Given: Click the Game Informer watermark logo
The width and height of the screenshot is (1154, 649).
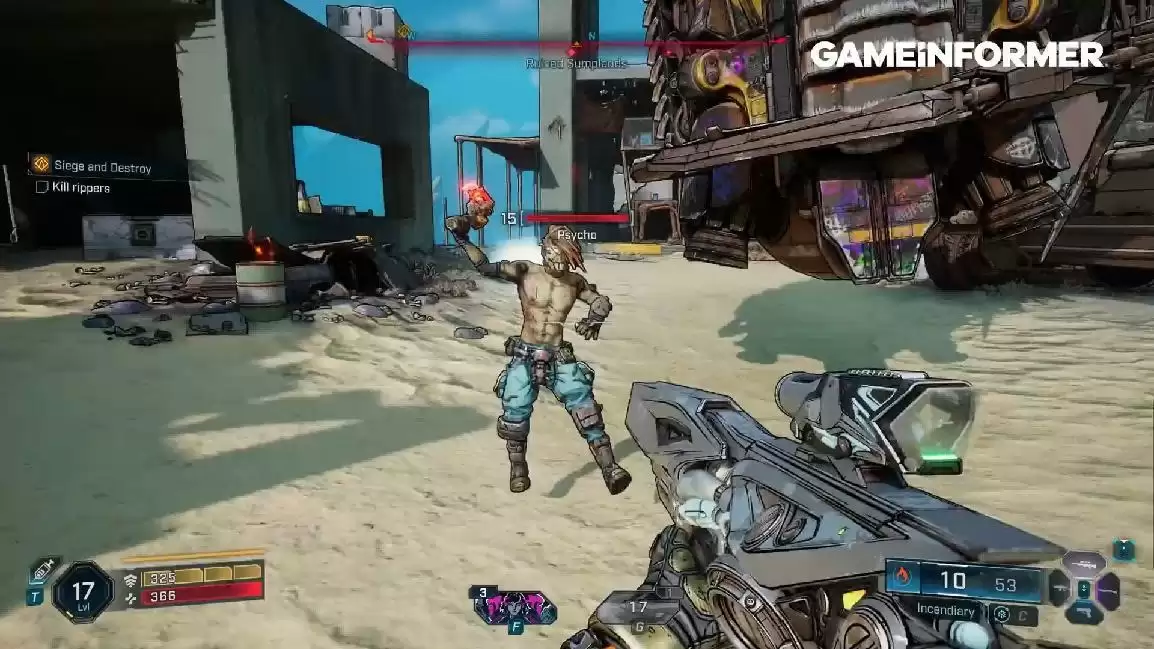Looking at the screenshot, I should (x=956, y=55).
